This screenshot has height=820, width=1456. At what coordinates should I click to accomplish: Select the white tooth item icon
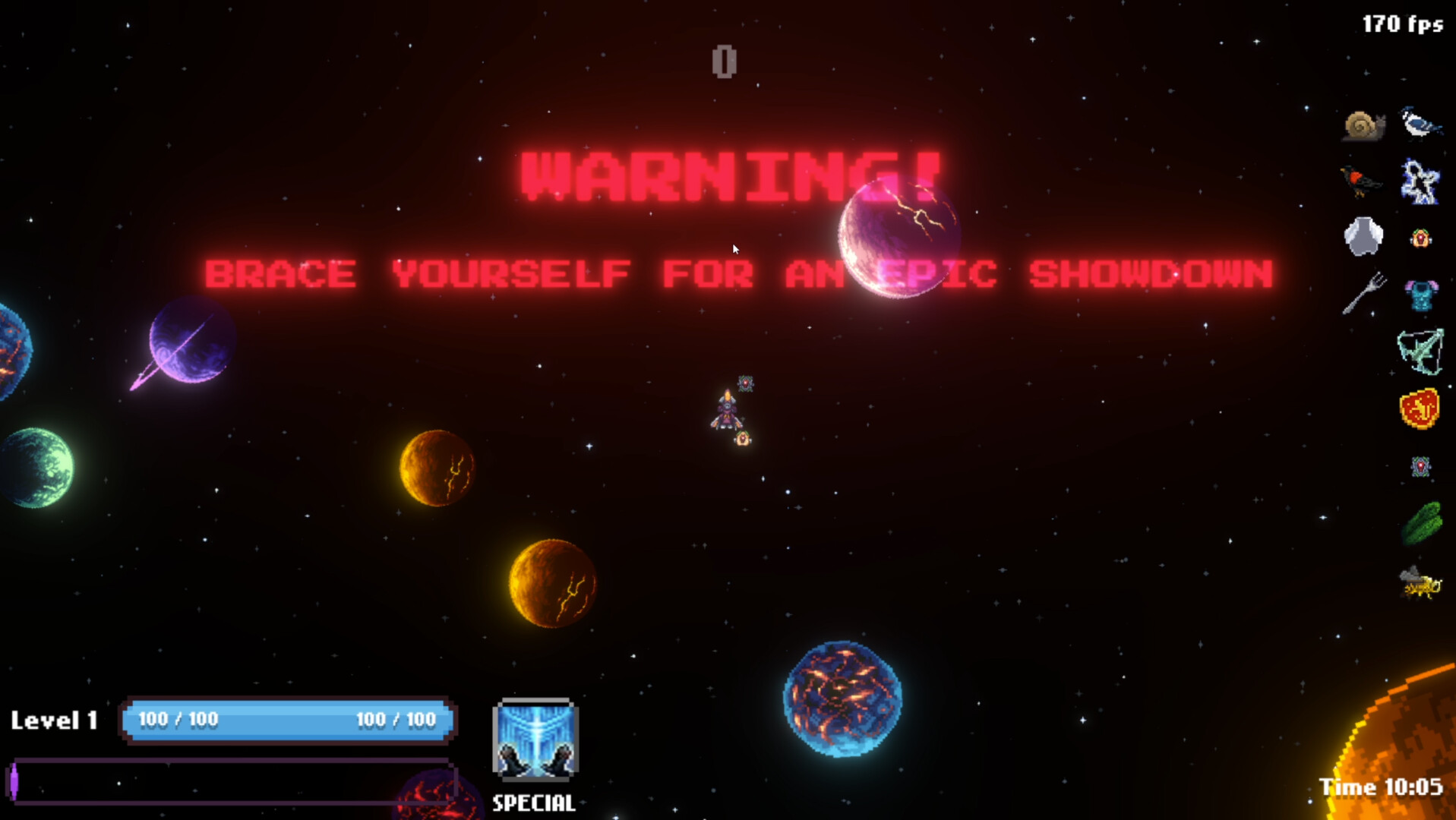click(x=1363, y=235)
